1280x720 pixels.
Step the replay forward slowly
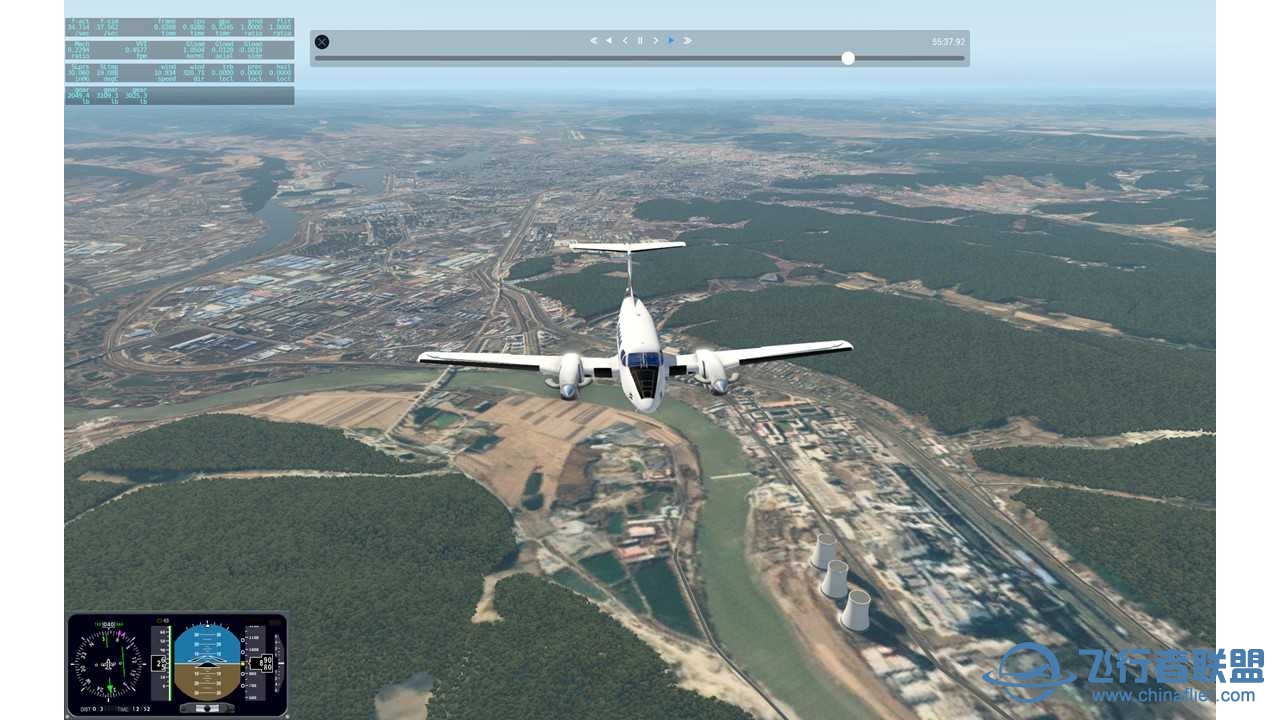click(x=656, y=41)
